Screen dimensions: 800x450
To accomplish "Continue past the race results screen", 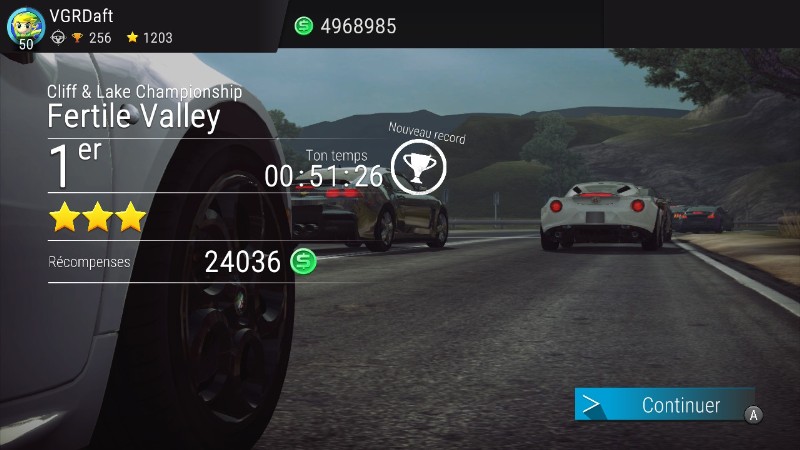I will [x=664, y=405].
